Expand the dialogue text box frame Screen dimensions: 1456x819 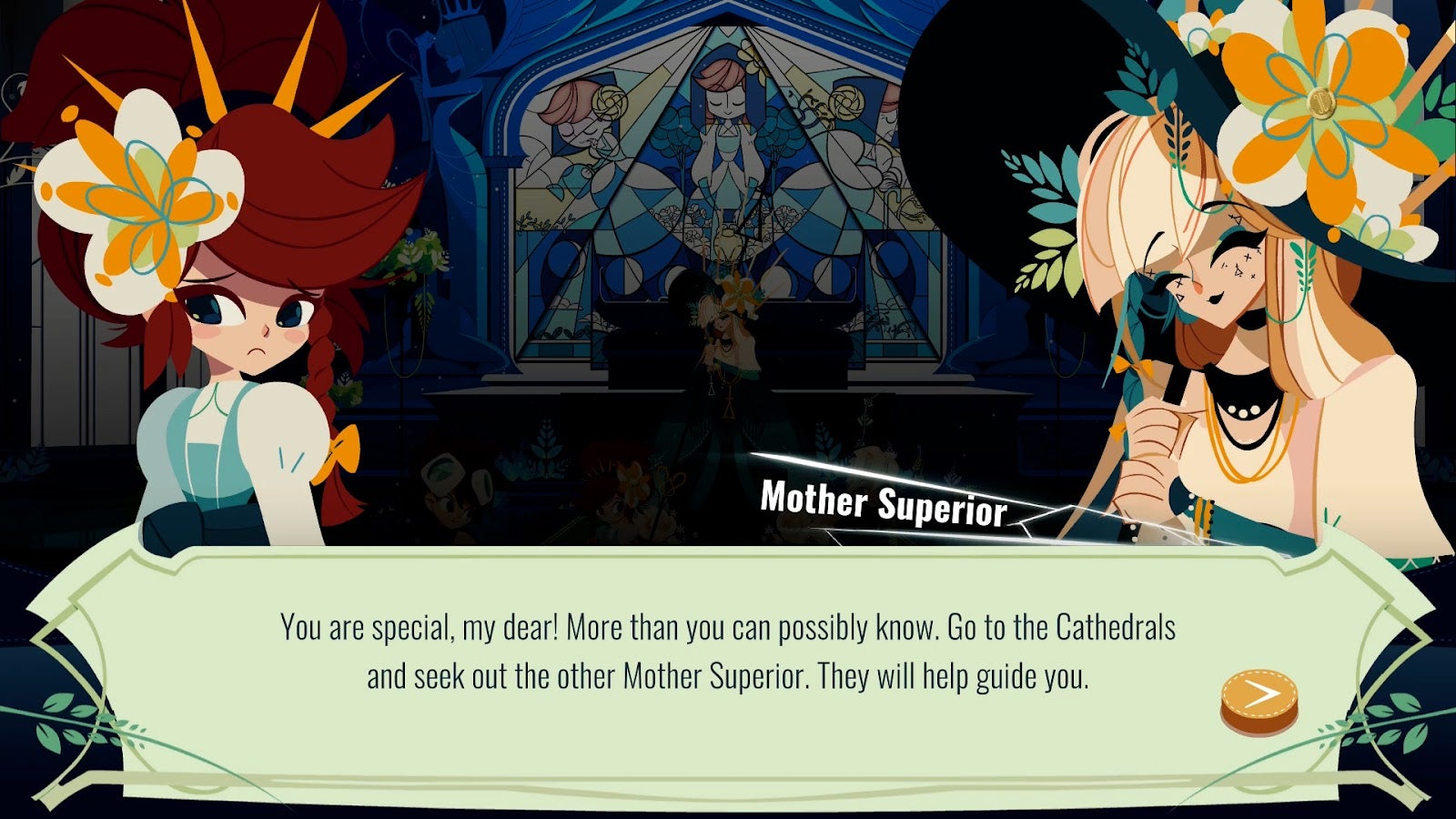point(728,655)
